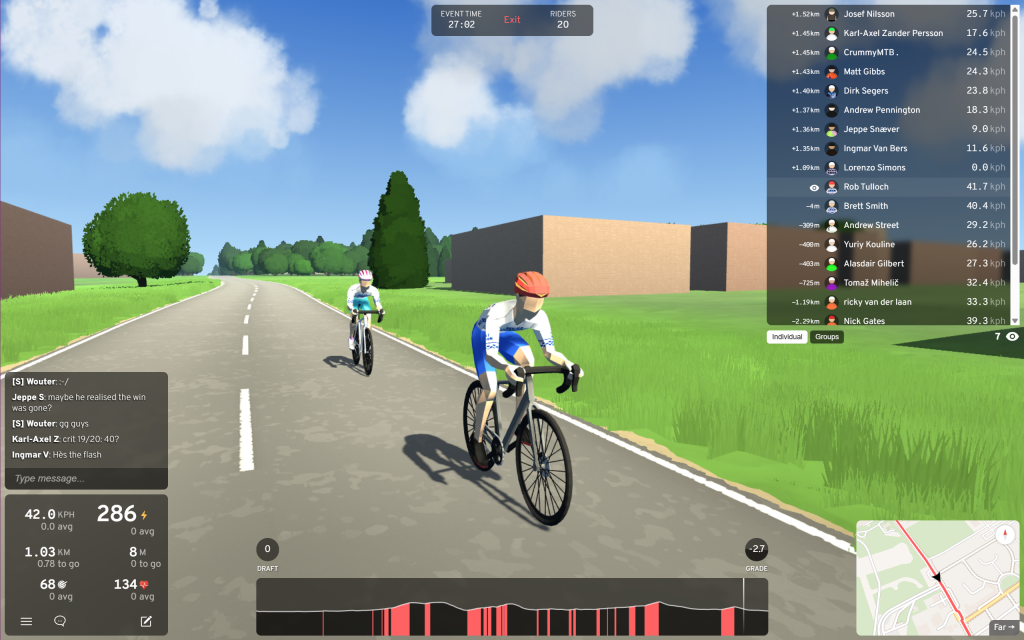1024x640 pixels.
Task: Open the hamburger menu
Action: pos(27,621)
